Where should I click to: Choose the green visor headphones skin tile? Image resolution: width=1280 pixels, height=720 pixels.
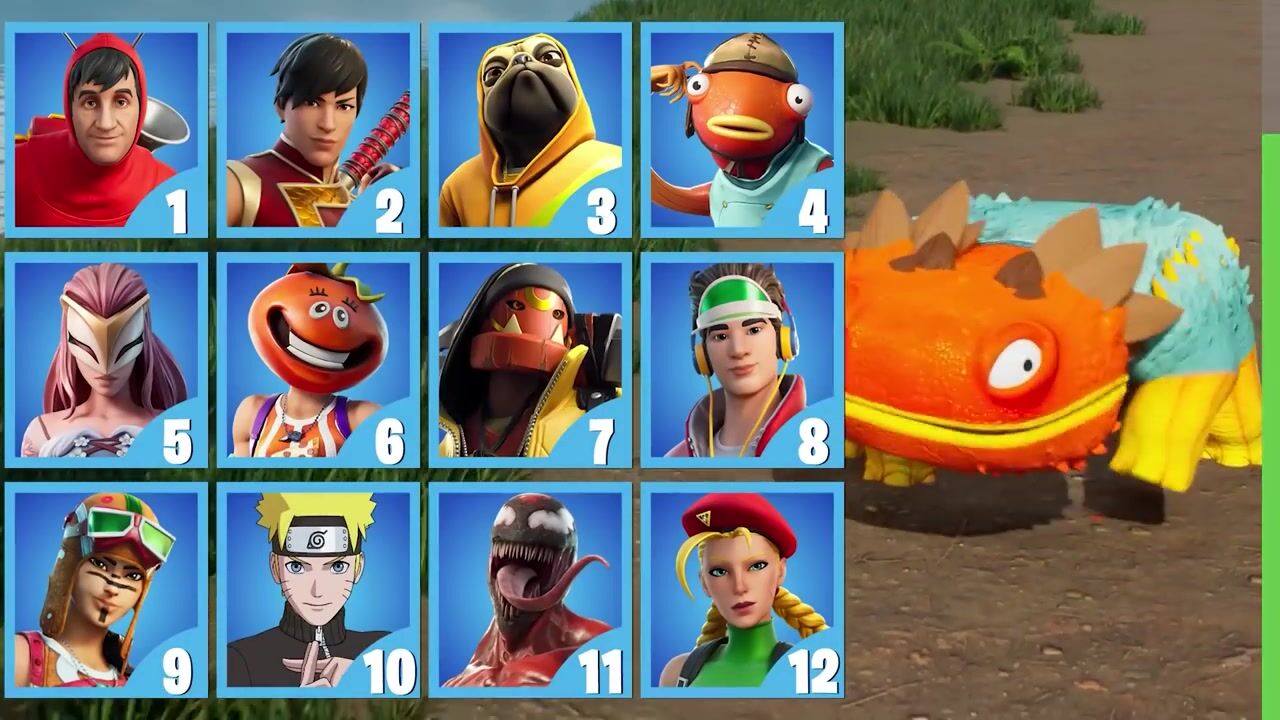[x=742, y=360]
